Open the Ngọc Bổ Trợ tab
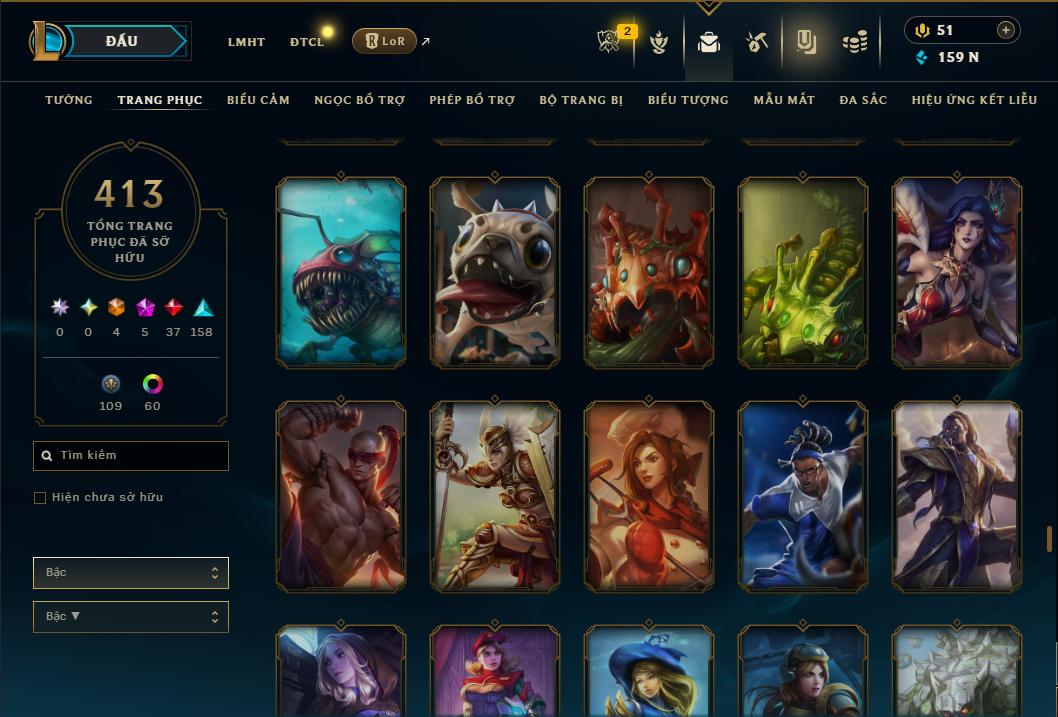Viewport: 1058px width, 717px height. [x=359, y=100]
